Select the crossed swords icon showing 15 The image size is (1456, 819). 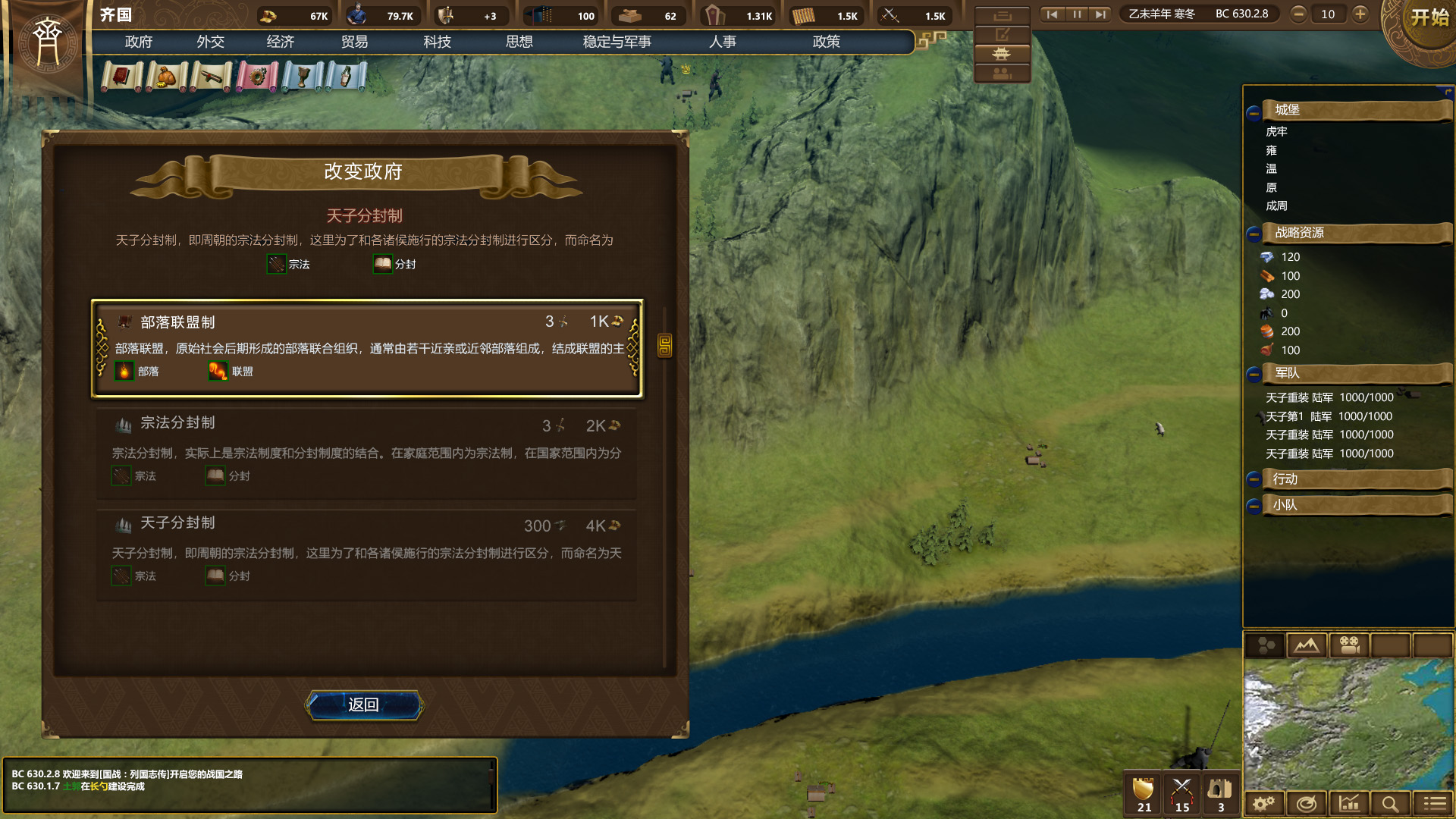click(1182, 792)
